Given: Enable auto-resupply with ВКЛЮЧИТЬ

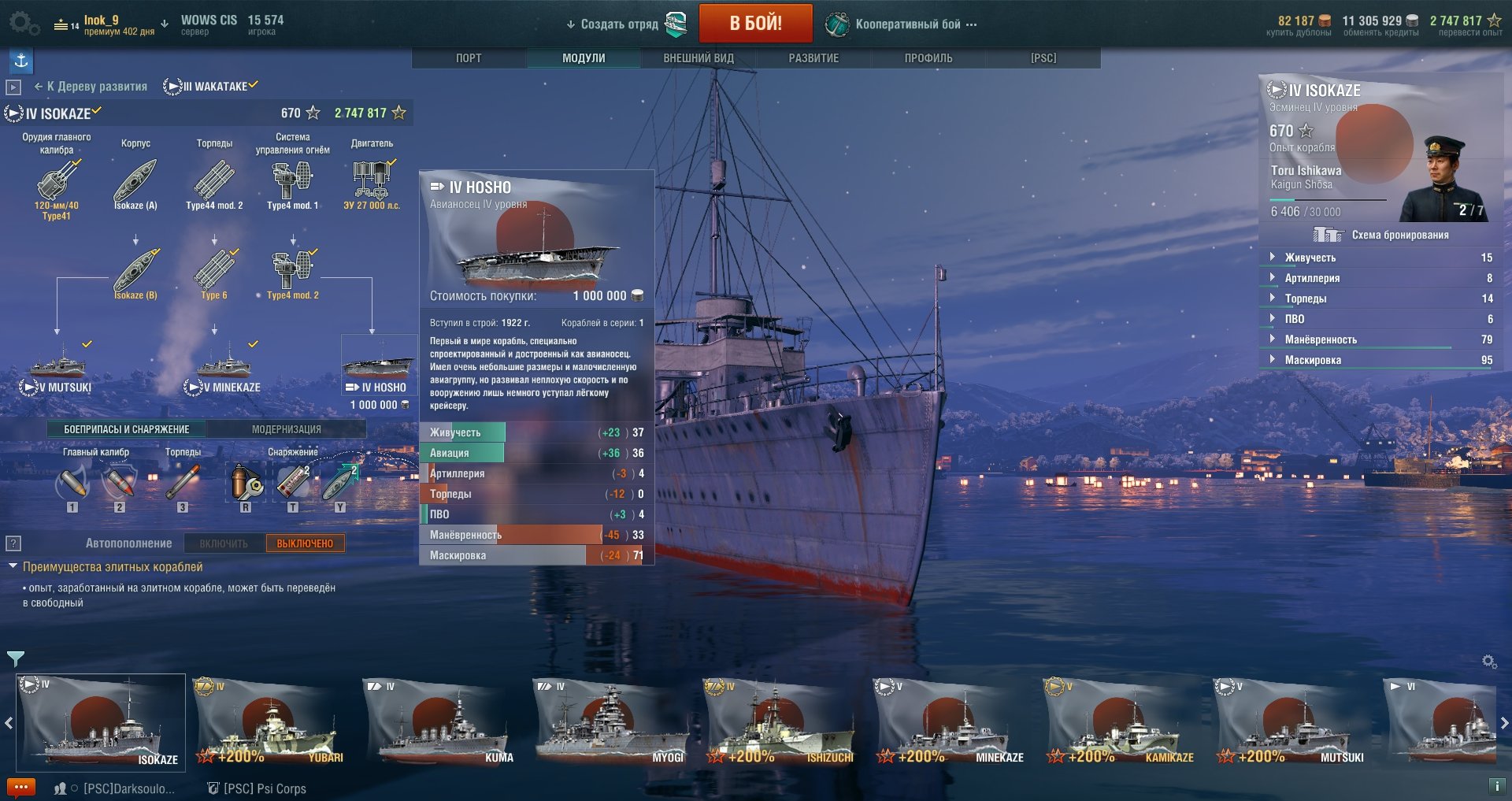Looking at the screenshot, I should [x=224, y=543].
